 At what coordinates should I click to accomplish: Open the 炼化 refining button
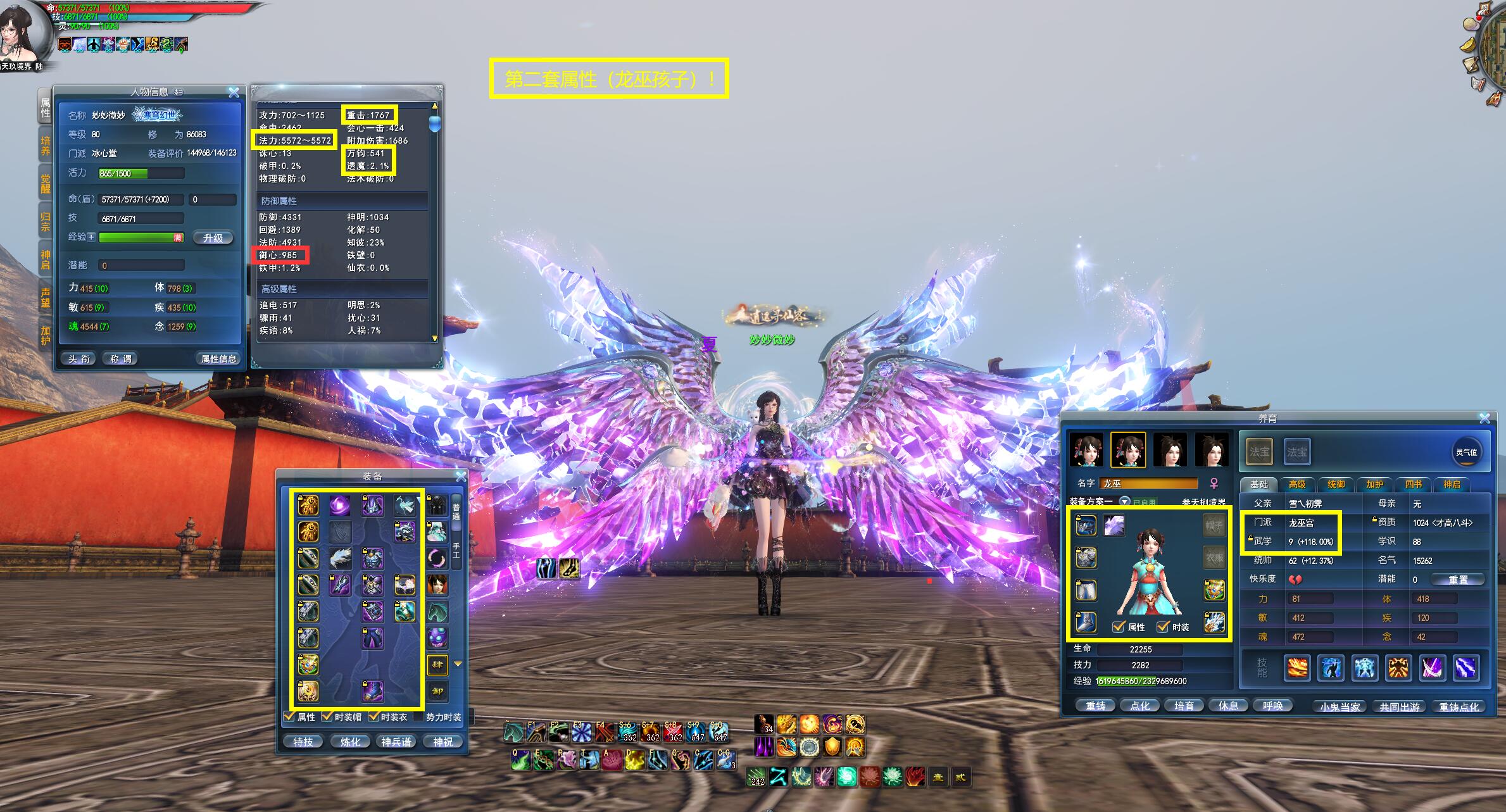[x=350, y=742]
